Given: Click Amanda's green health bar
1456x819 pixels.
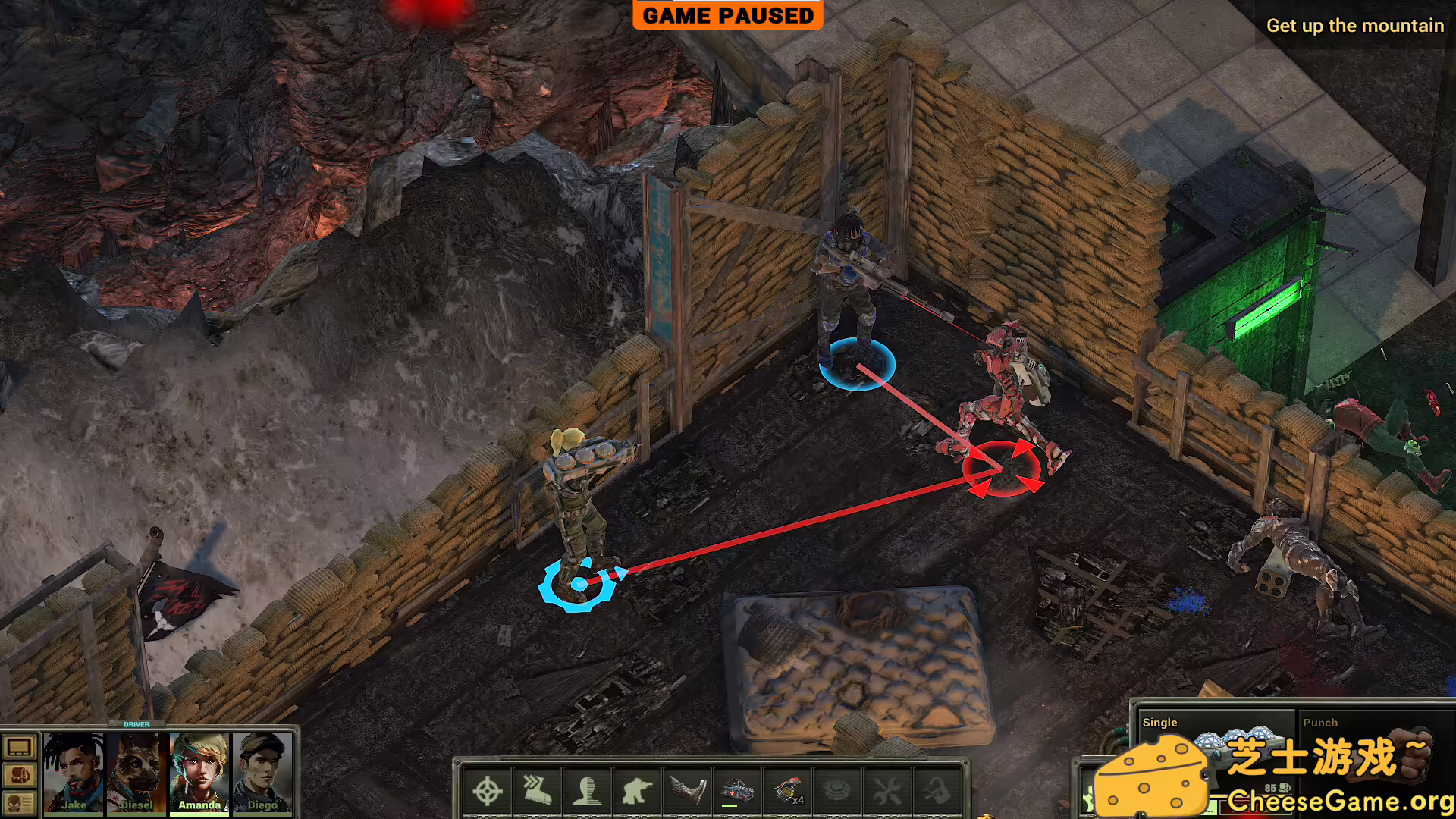Looking at the screenshot, I should pyautogui.click(x=199, y=814).
